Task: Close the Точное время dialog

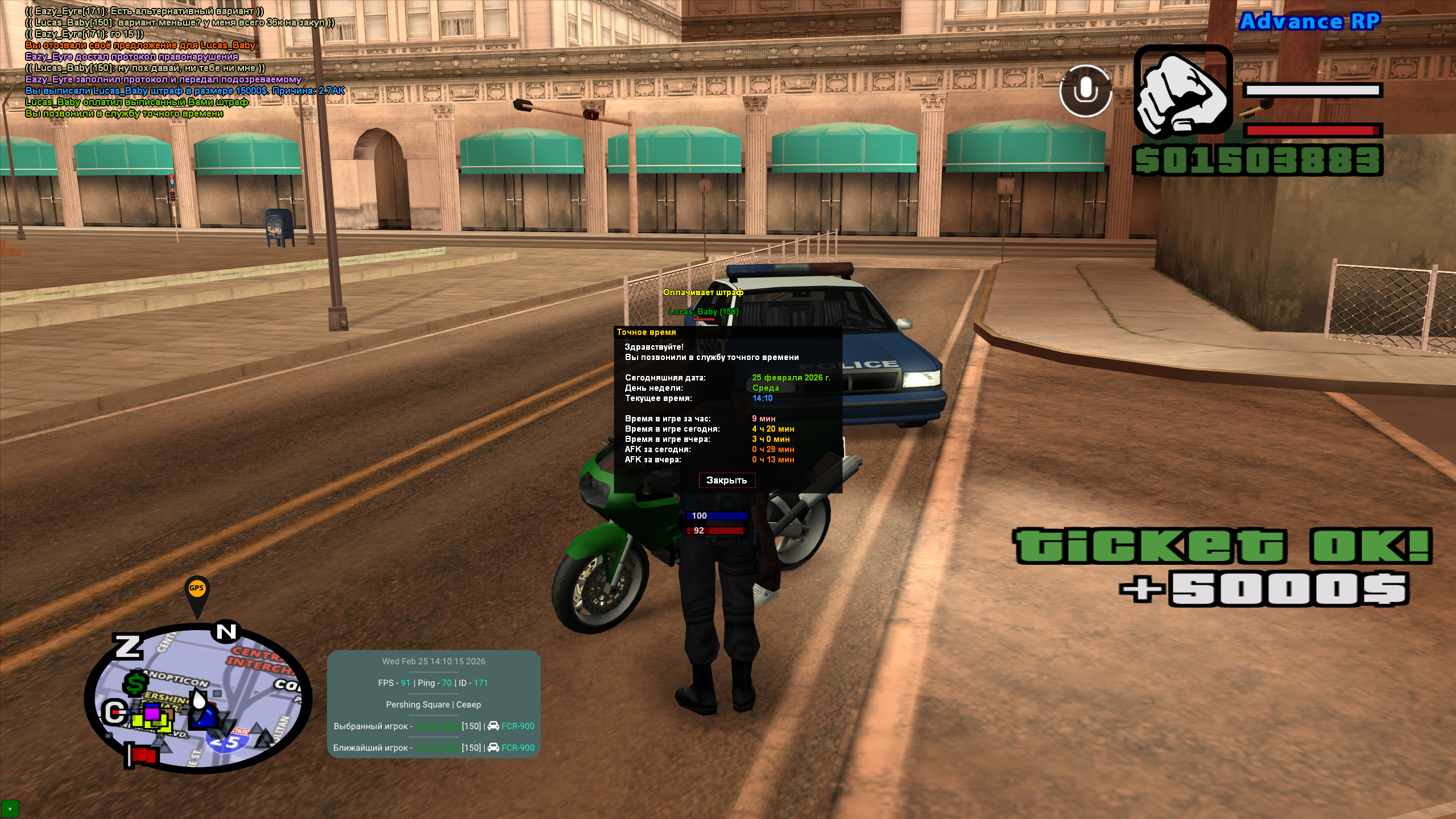Action: click(x=726, y=481)
